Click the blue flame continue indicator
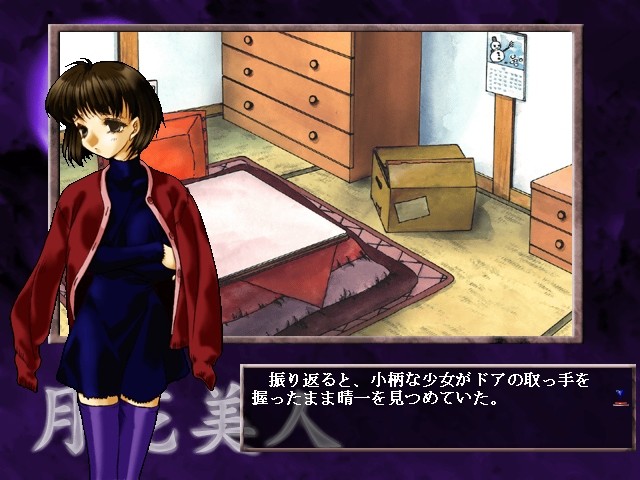Image resolution: width=640 pixels, height=480 pixels. point(621,396)
